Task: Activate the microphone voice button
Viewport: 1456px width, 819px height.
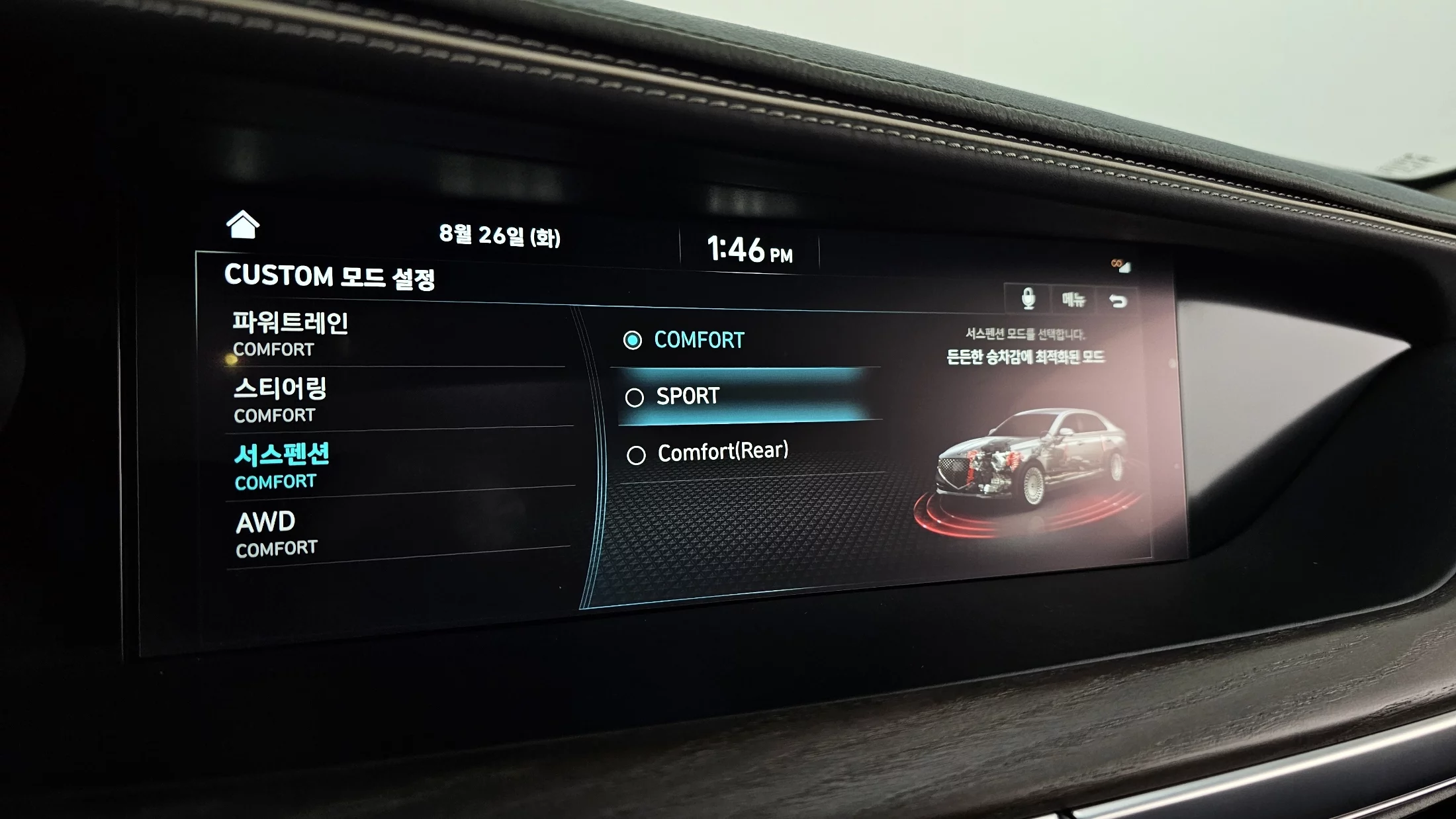Action: click(x=1028, y=299)
